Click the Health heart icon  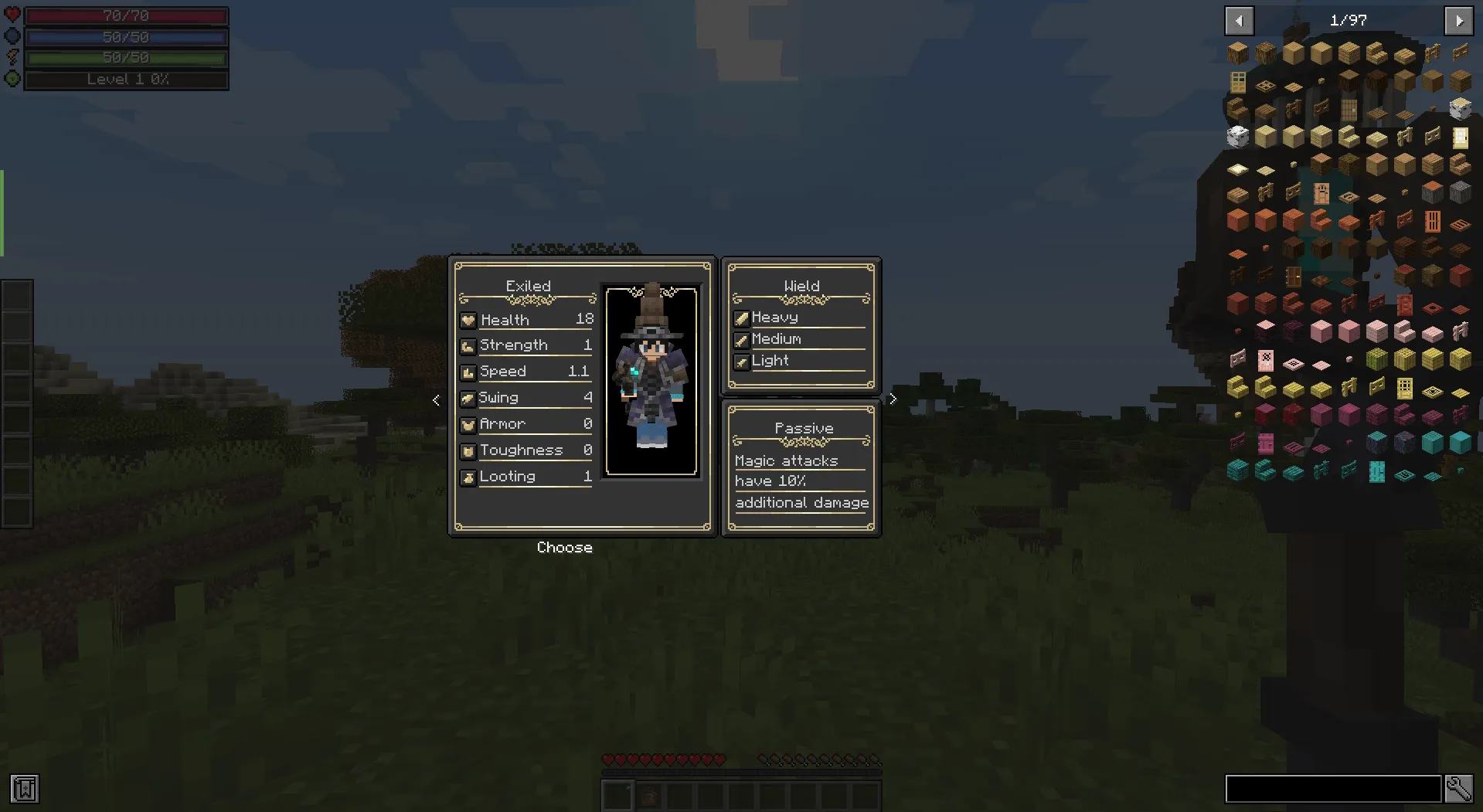(x=468, y=319)
